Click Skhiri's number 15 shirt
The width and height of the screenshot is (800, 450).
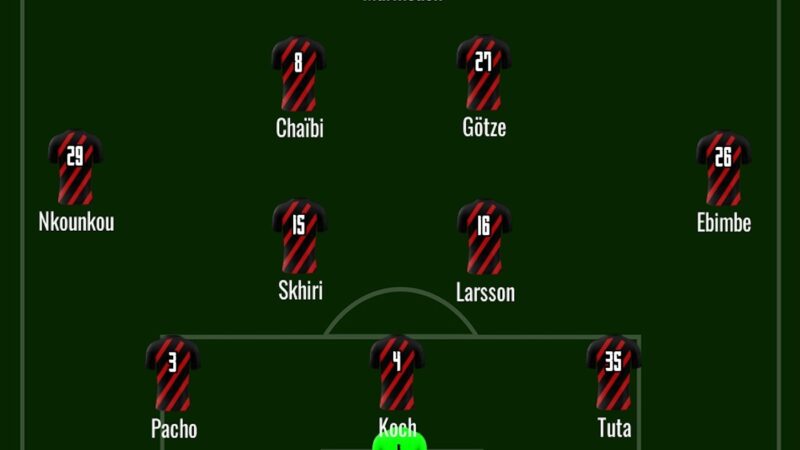coord(299,236)
